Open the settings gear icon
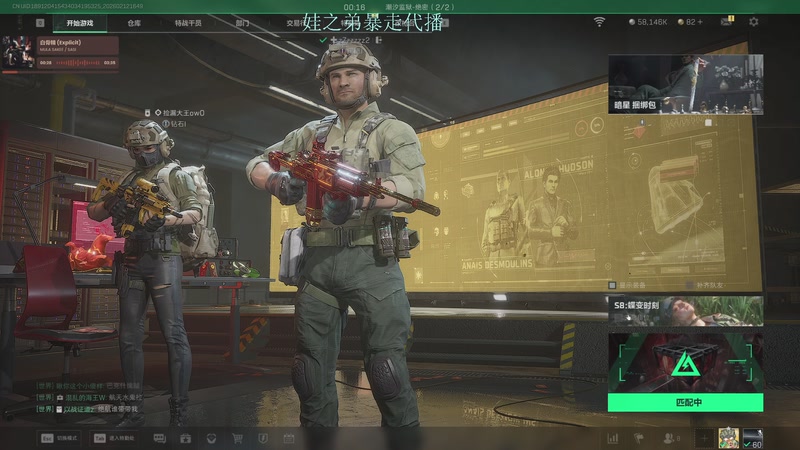The width and height of the screenshot is (800, 450). pyautogui.click(x=754, y=21)
